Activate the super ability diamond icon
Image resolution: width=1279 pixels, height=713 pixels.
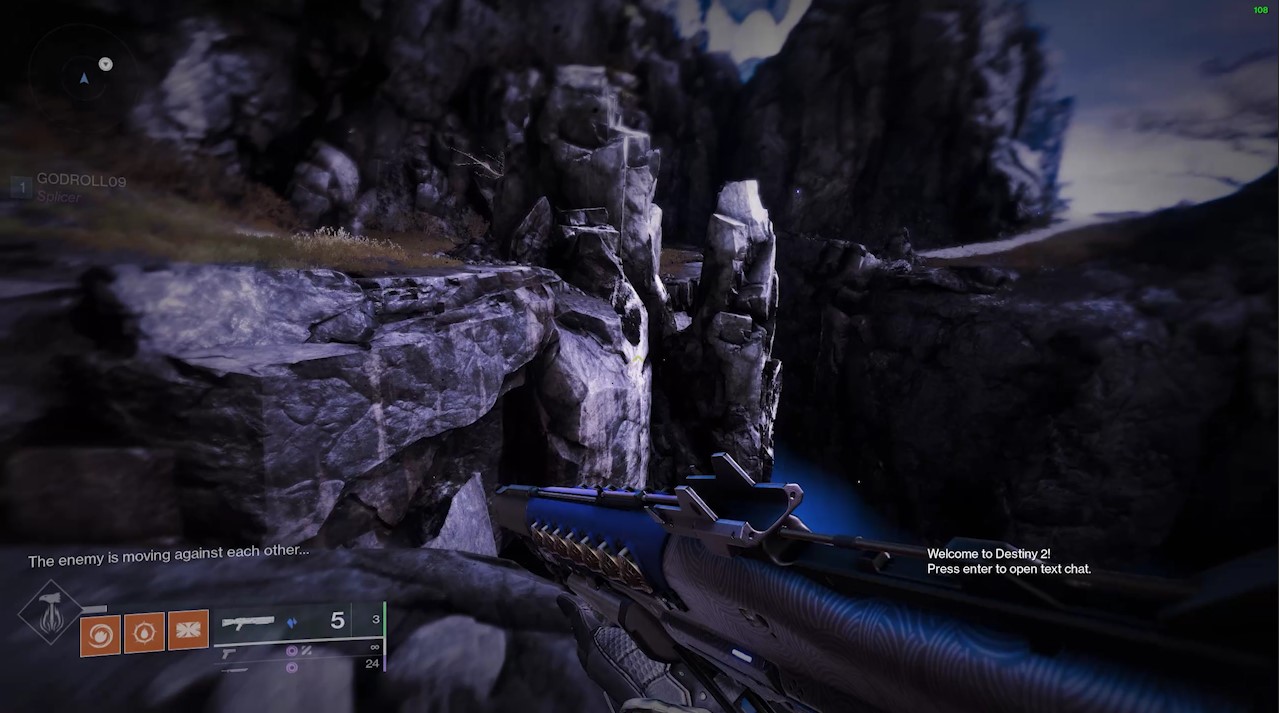[50, 612]
